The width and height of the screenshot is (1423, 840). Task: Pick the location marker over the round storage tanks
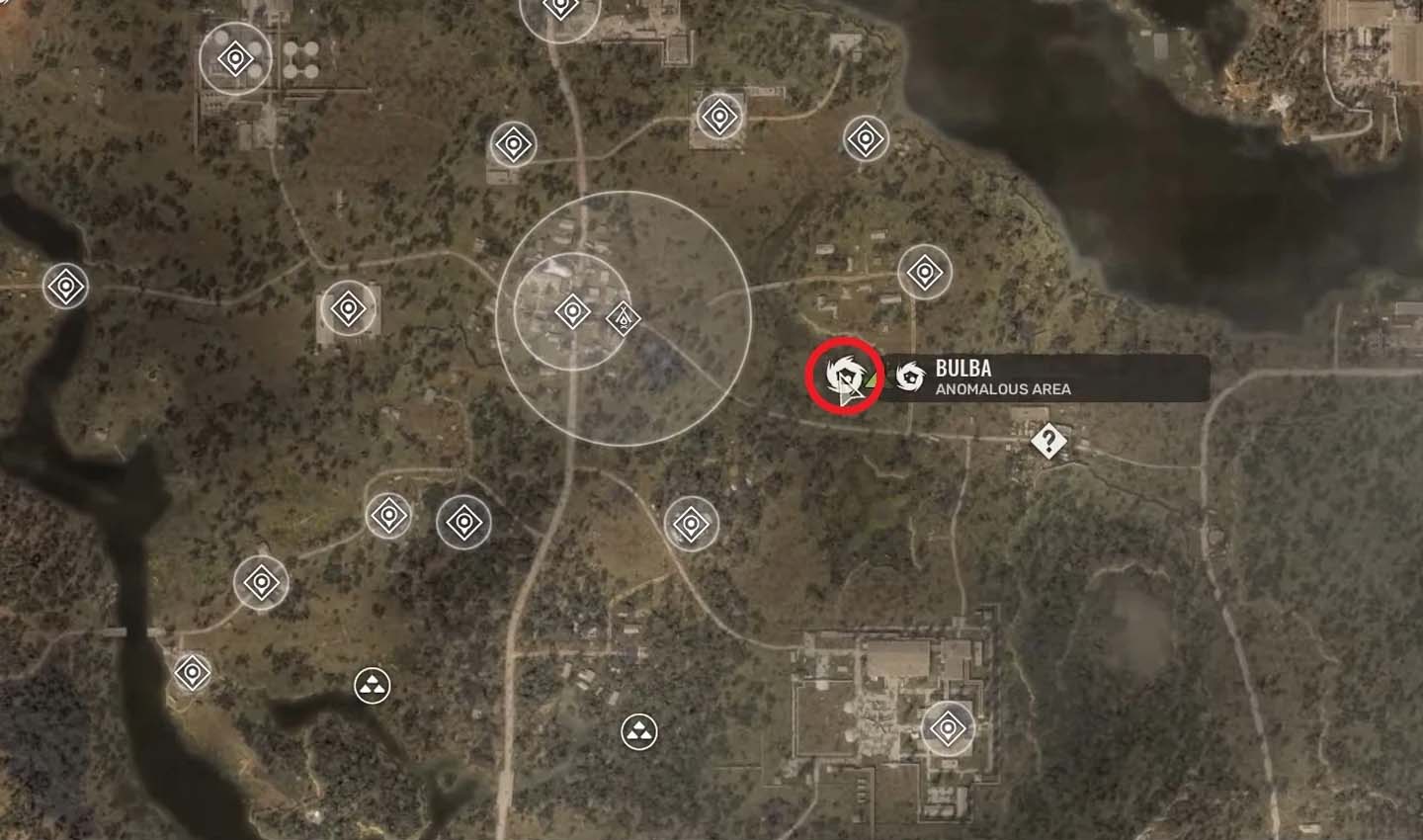click(x=235, y=60)
